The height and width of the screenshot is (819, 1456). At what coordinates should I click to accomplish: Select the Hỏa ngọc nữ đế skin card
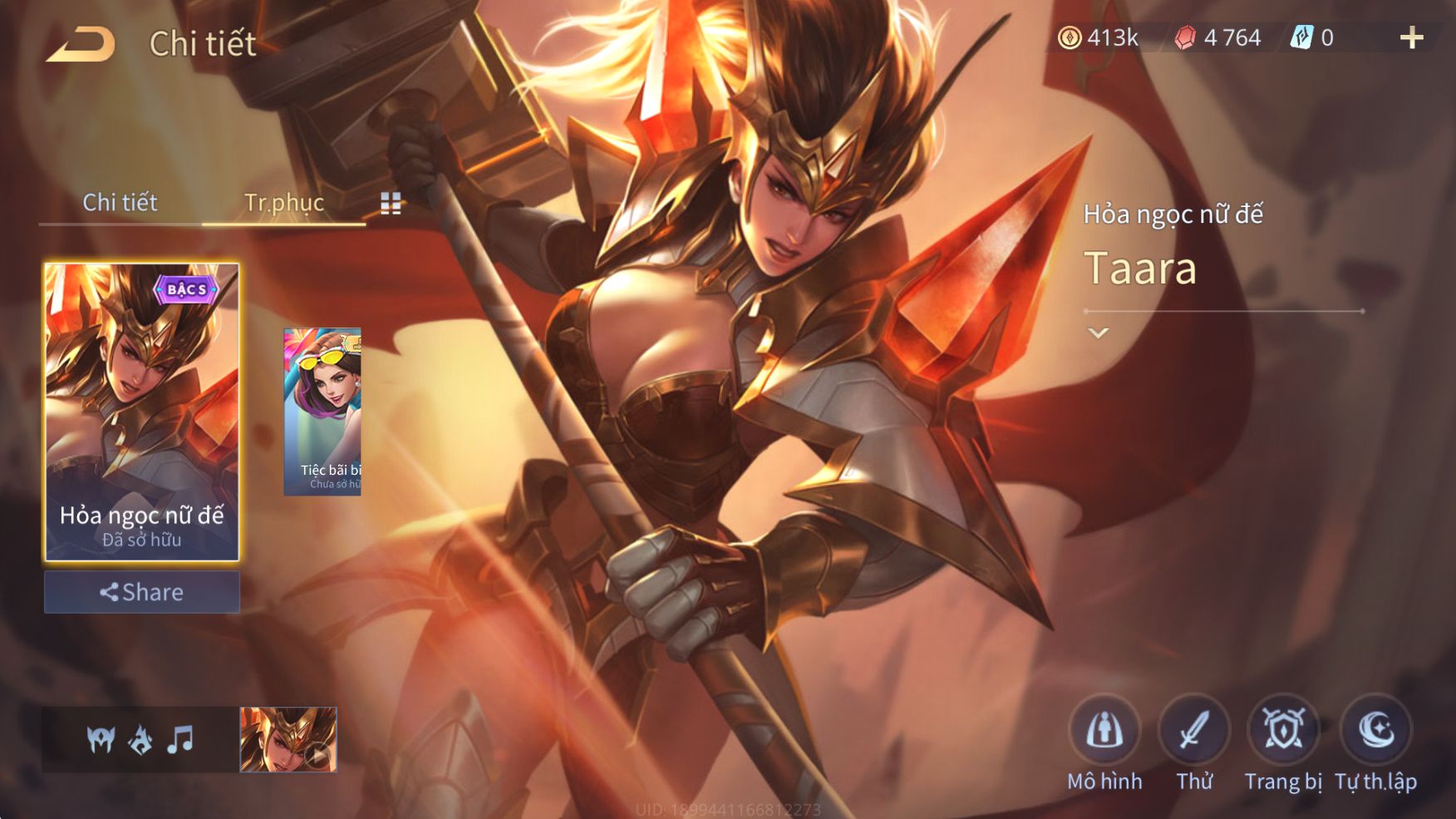pos(141,412)
